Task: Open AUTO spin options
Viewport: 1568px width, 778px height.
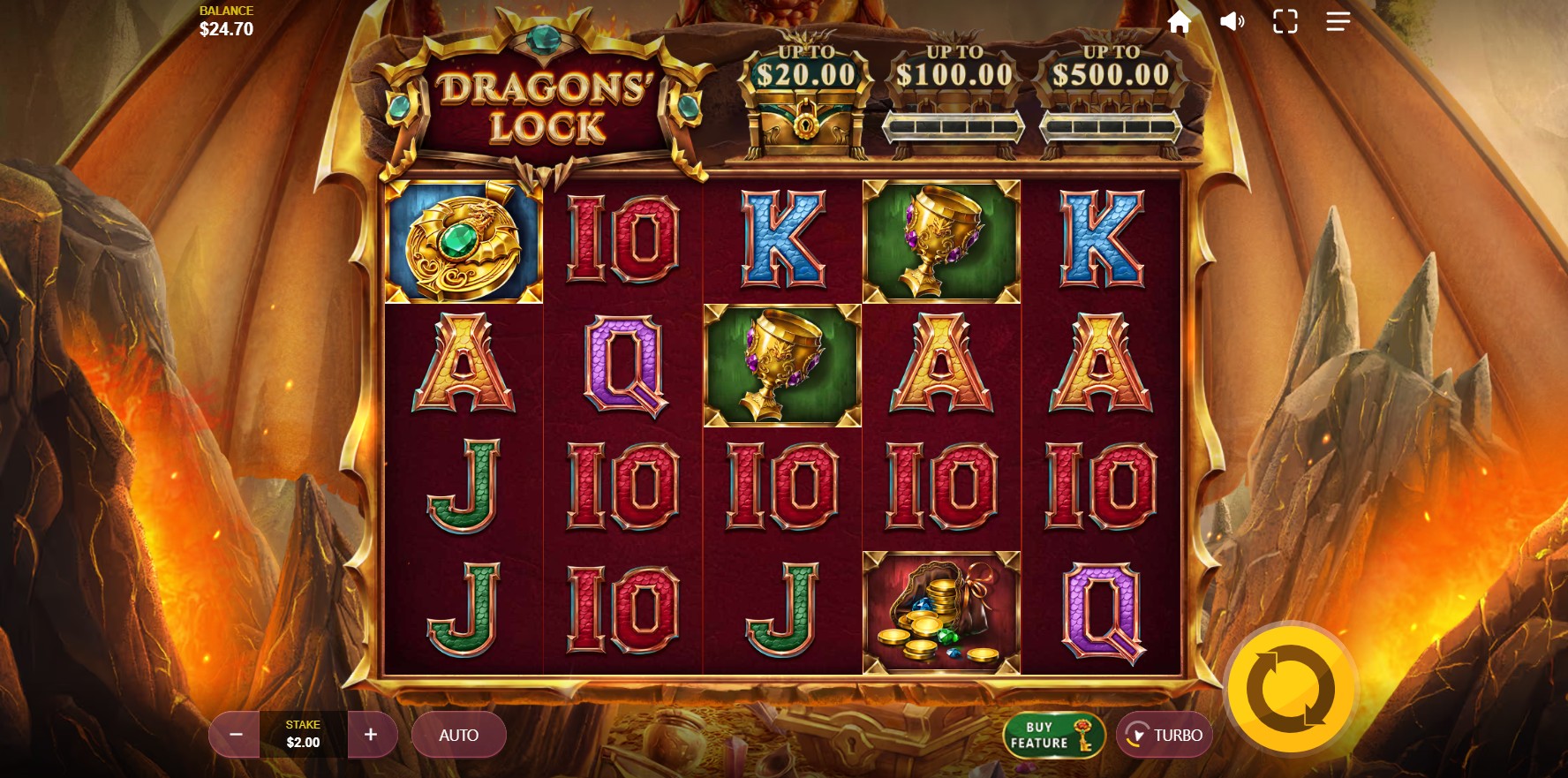Action: (458, 734)
